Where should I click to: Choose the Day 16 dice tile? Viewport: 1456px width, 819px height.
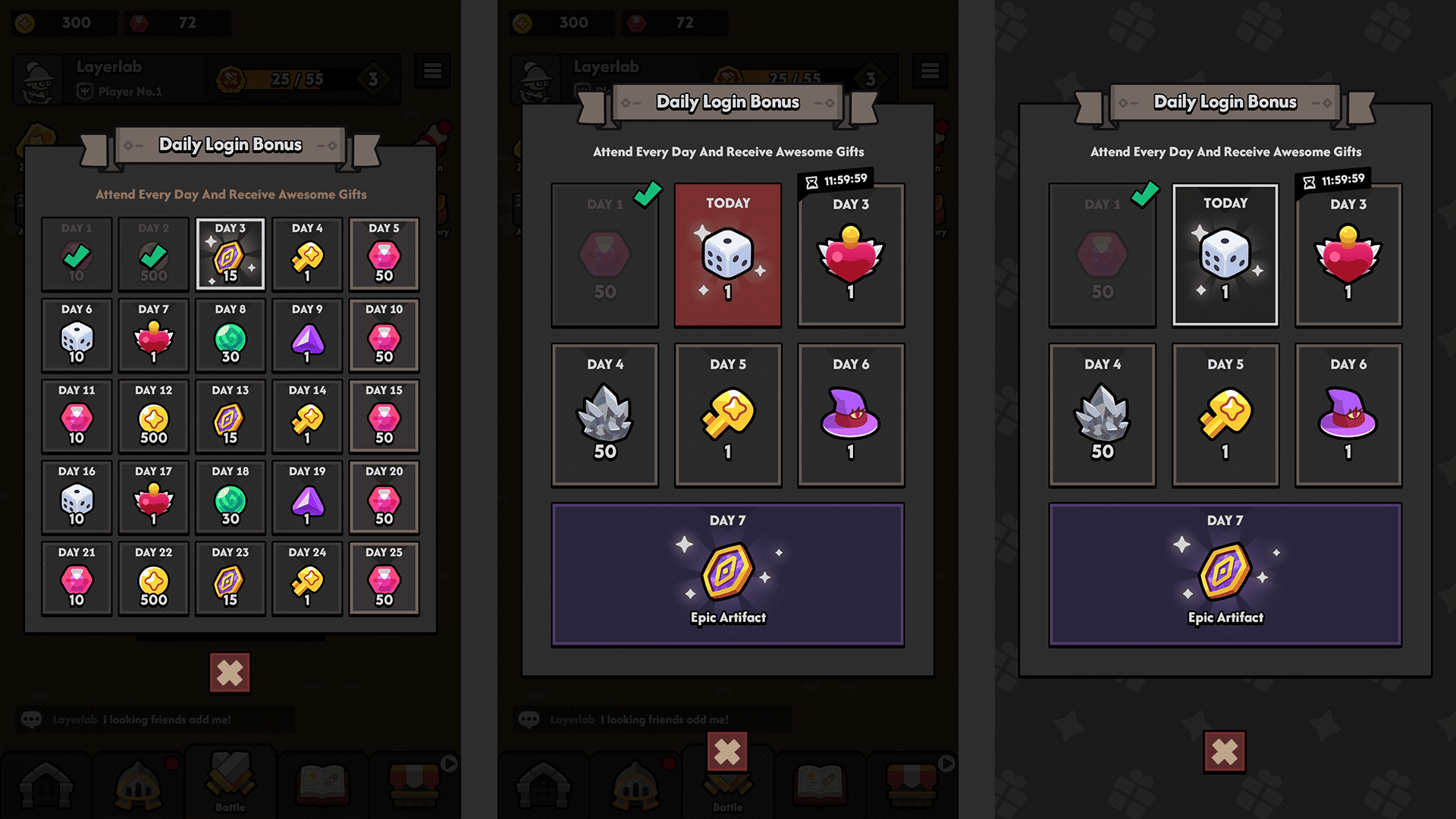point(77,497)
